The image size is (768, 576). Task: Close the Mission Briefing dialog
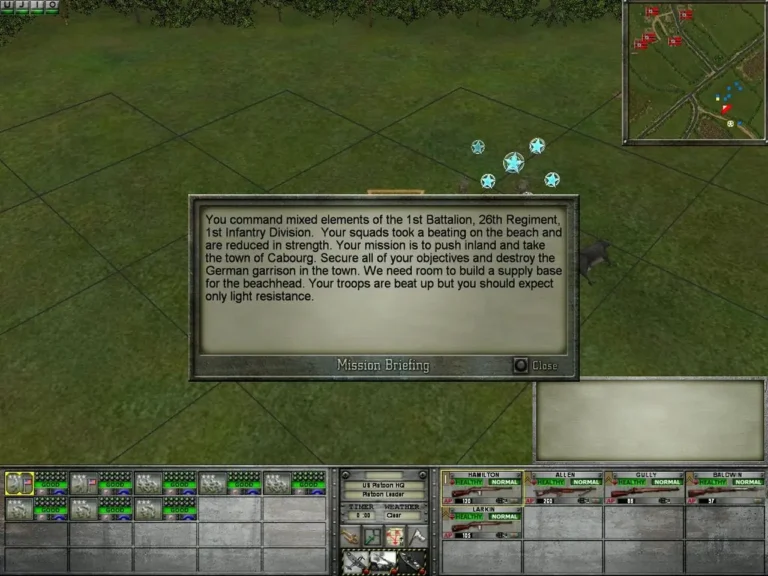[x=521, y=366]
